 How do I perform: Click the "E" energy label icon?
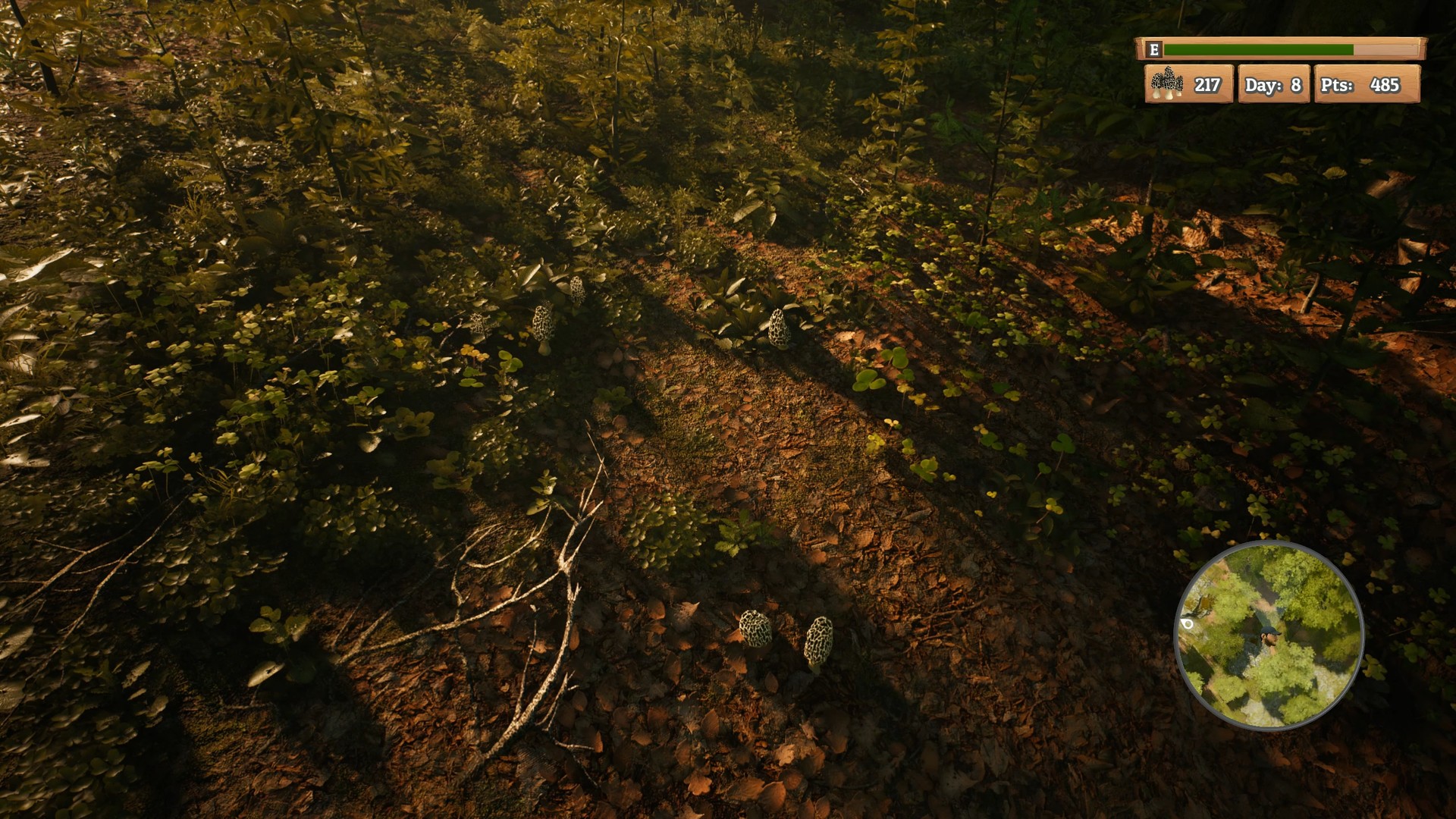point(1155,49)
